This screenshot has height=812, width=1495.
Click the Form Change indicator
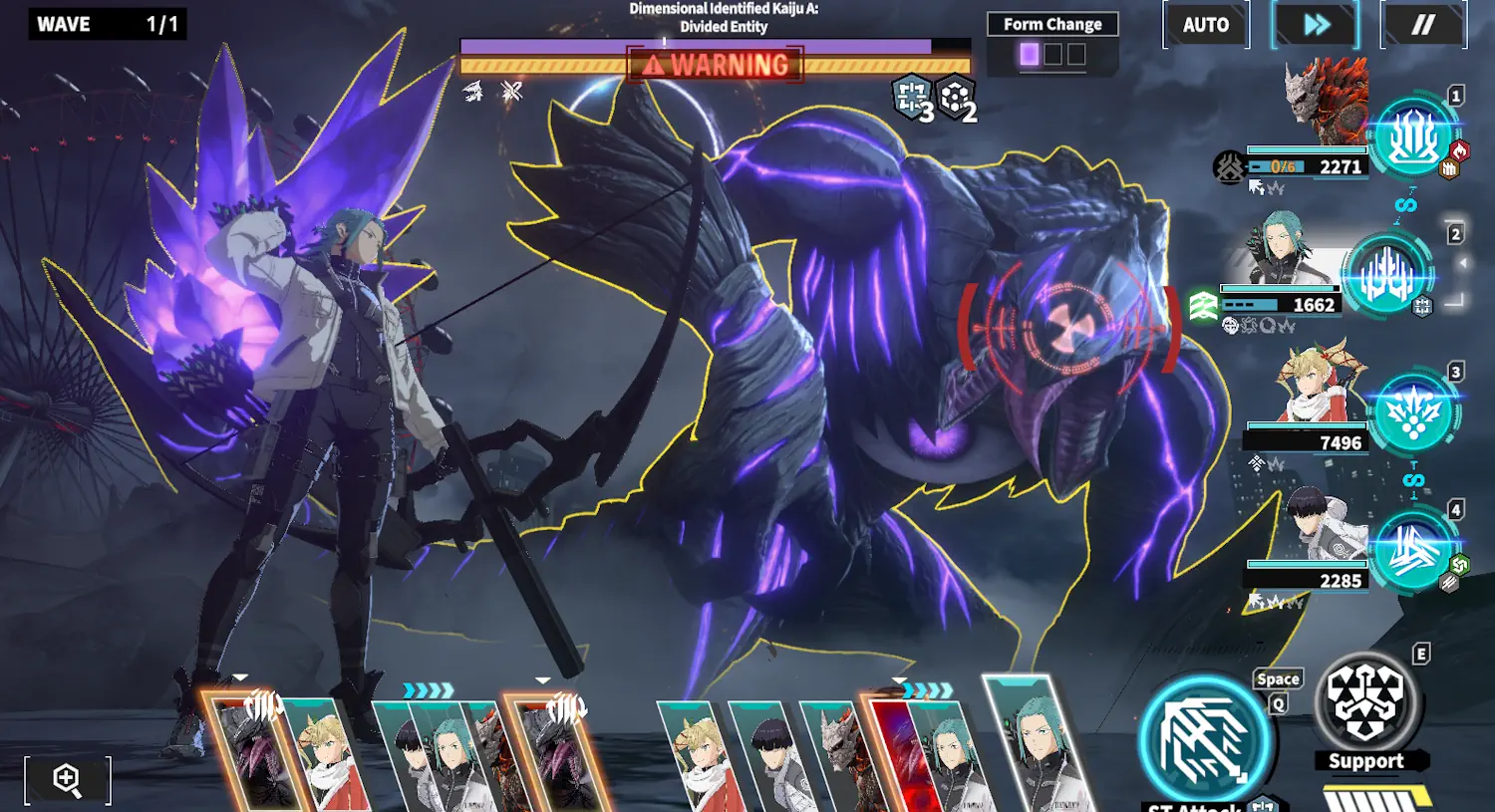(1052, 43)
